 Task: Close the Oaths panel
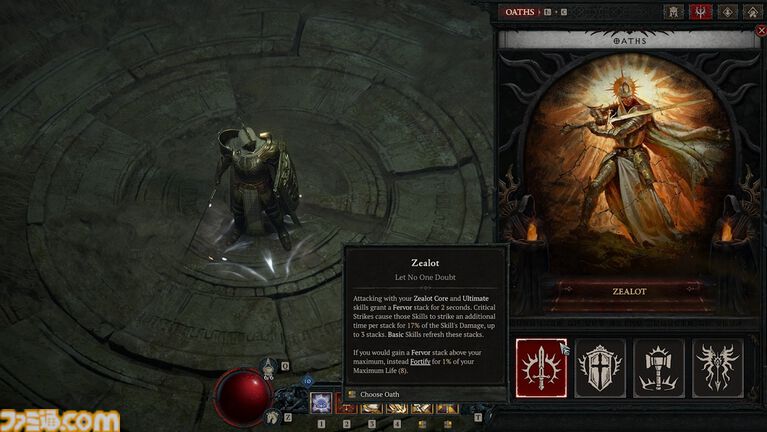(x=761, y=31)
